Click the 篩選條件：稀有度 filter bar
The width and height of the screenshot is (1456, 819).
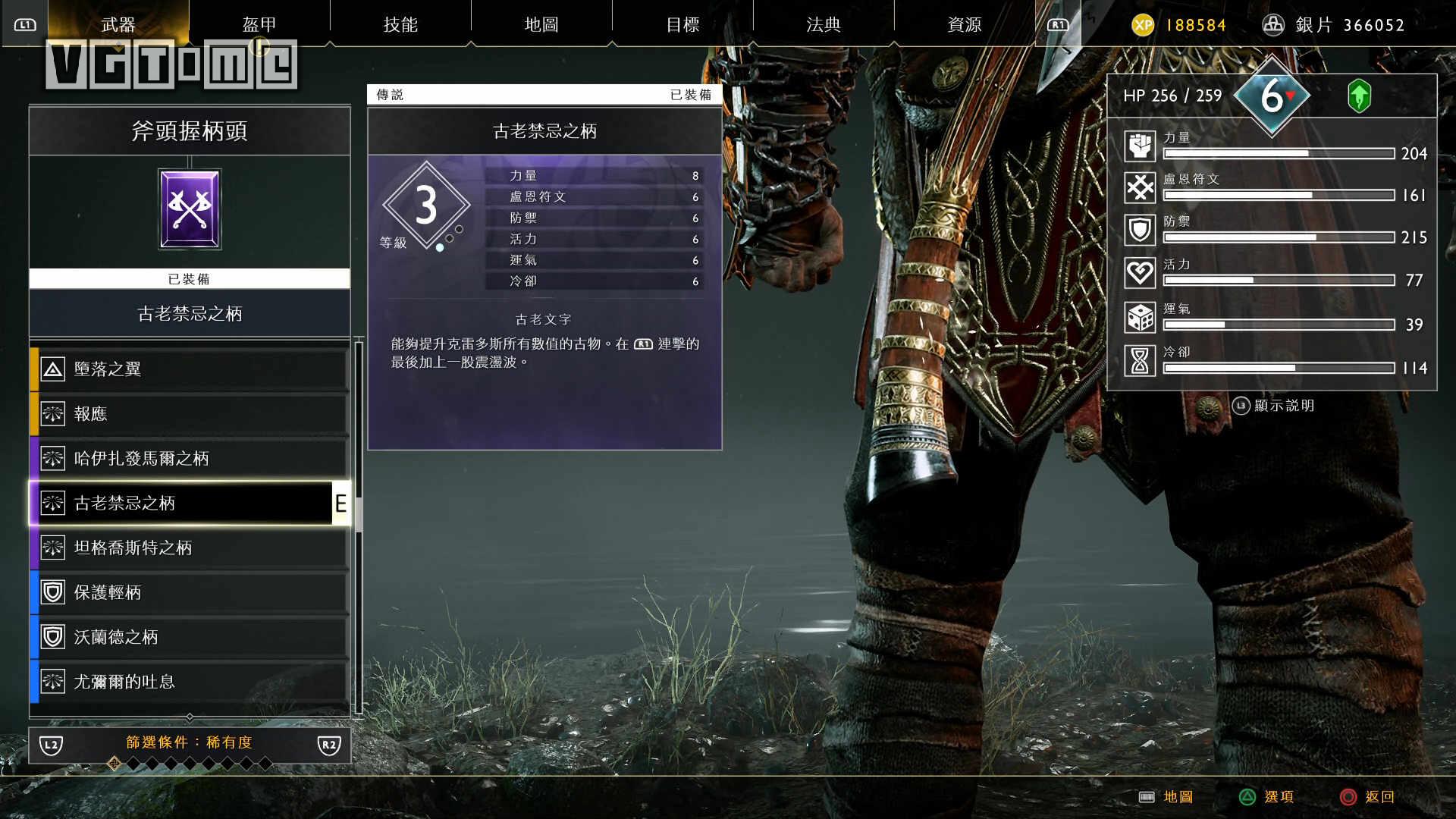click(x=190, y=743)
